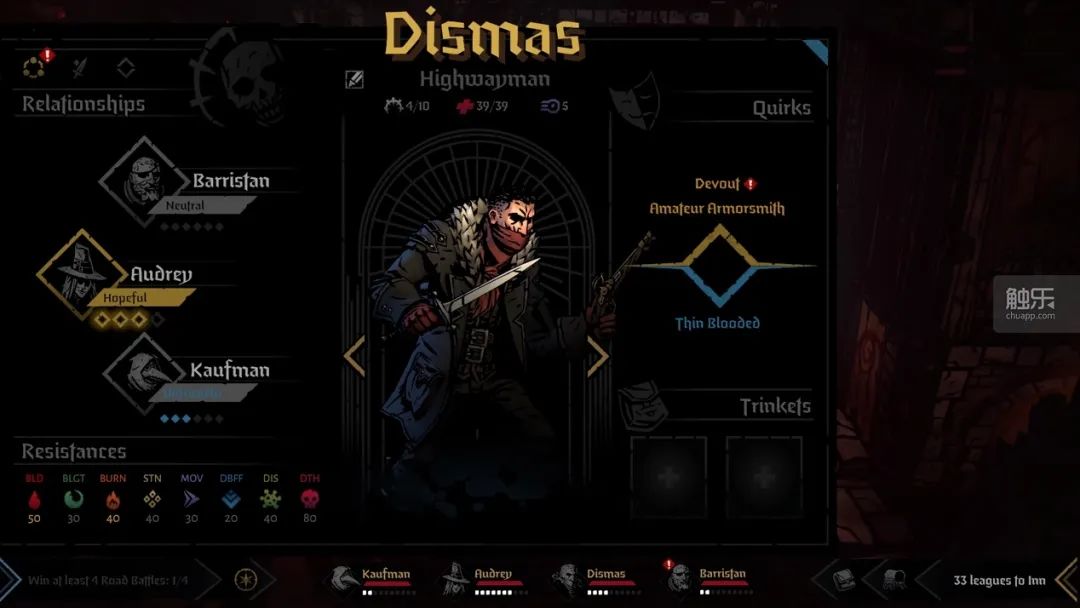1080x608 pixels.
Task: Open the diamond-shaped tab icon
Action: tap(126, 68)
